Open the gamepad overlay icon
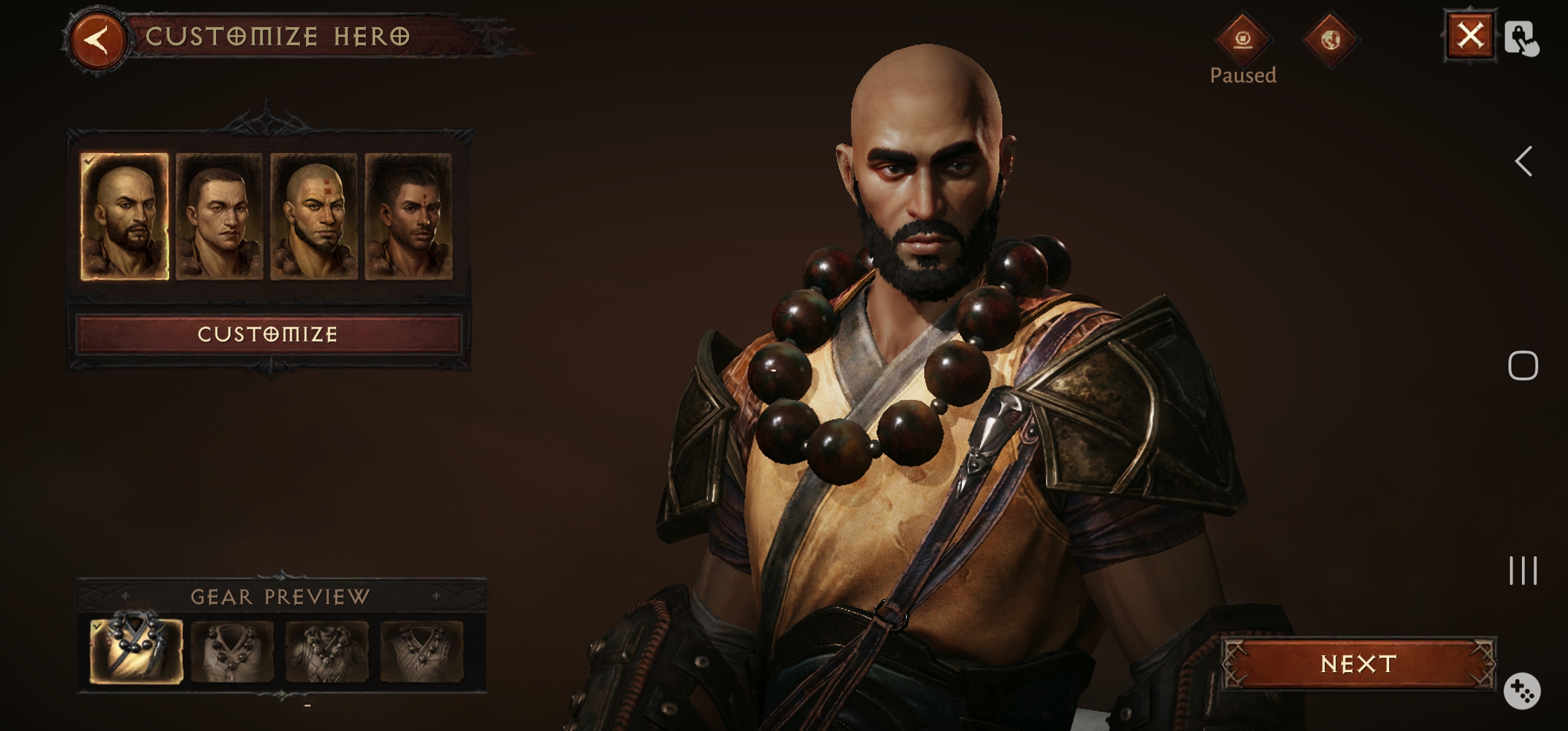The height and width of the screenshot is (731, 1568). (x=1522, y=691)
